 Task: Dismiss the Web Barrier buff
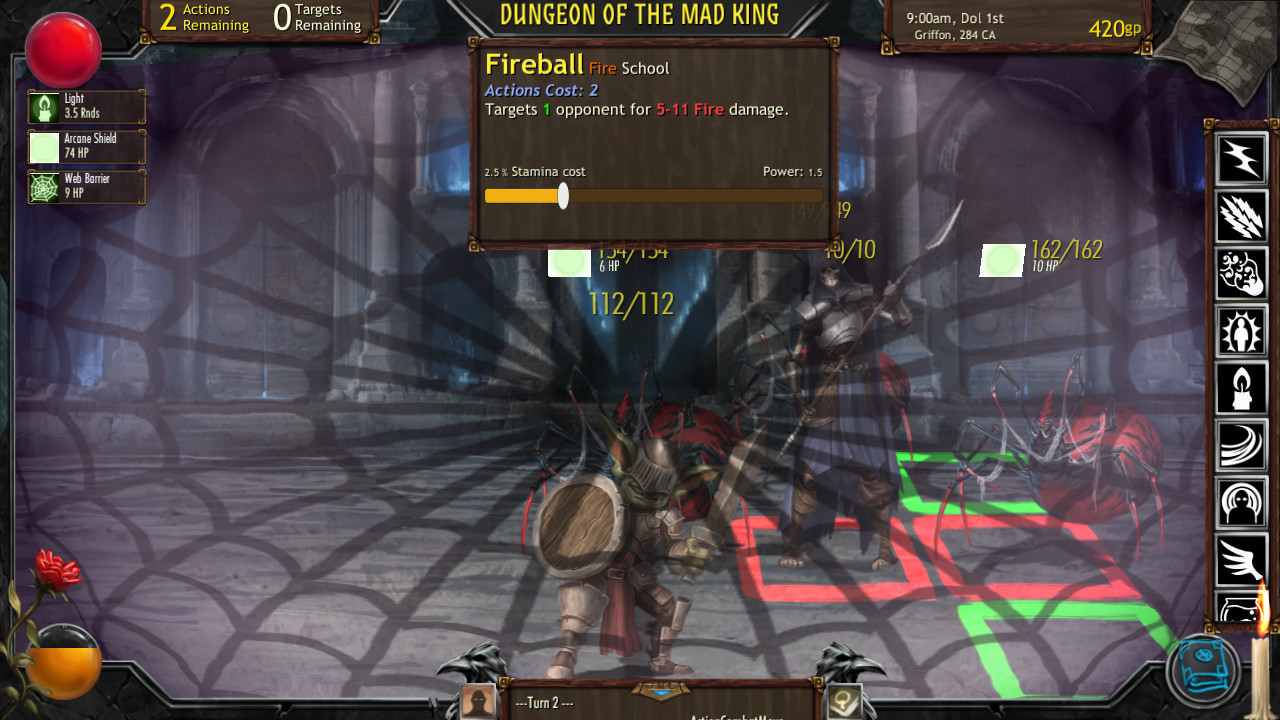coord(85,186)
